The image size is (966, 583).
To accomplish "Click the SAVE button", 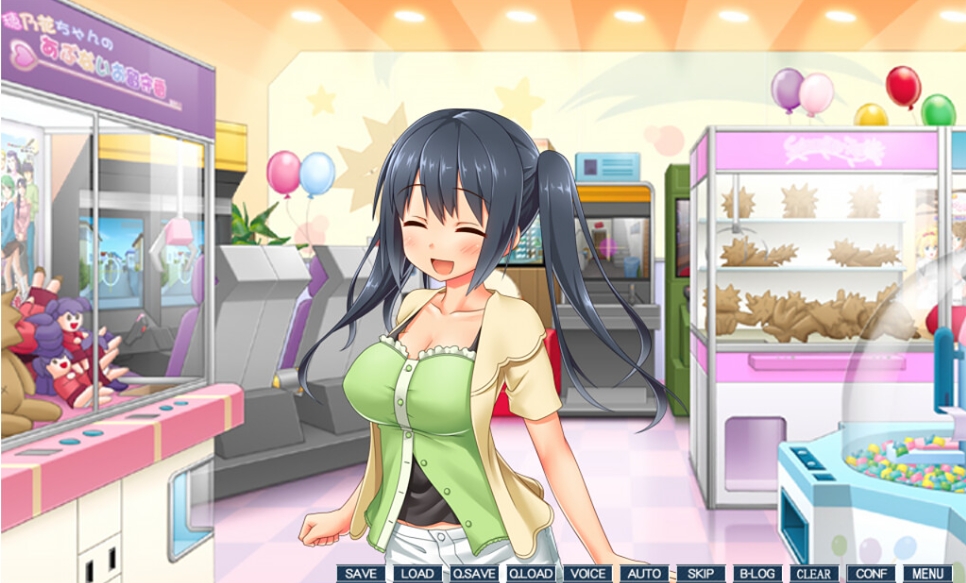I will point(361,574).
